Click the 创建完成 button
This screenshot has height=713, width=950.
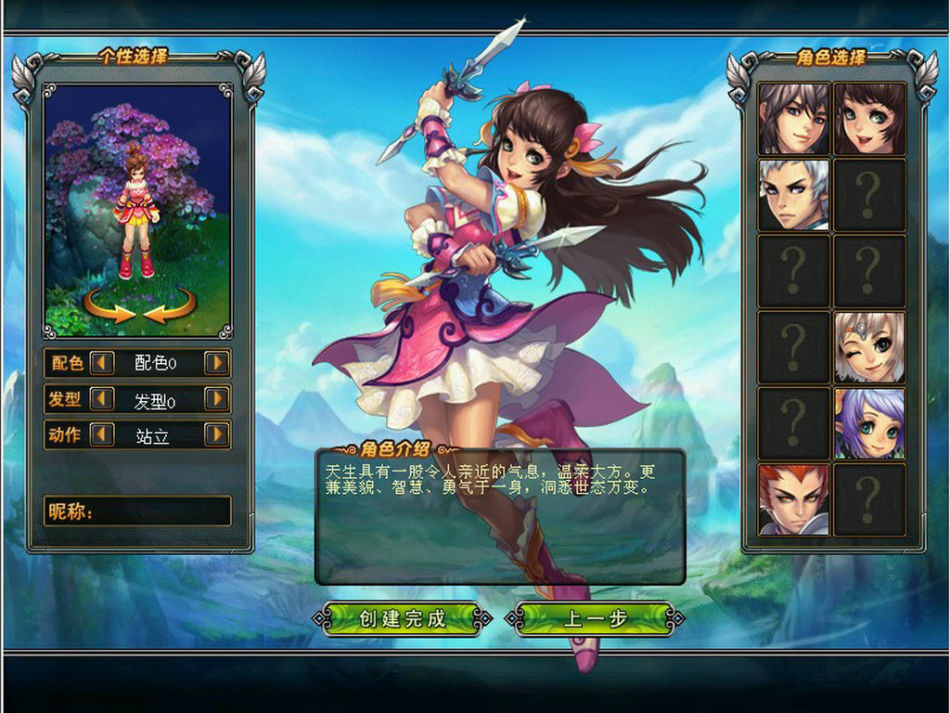[402, 618]
